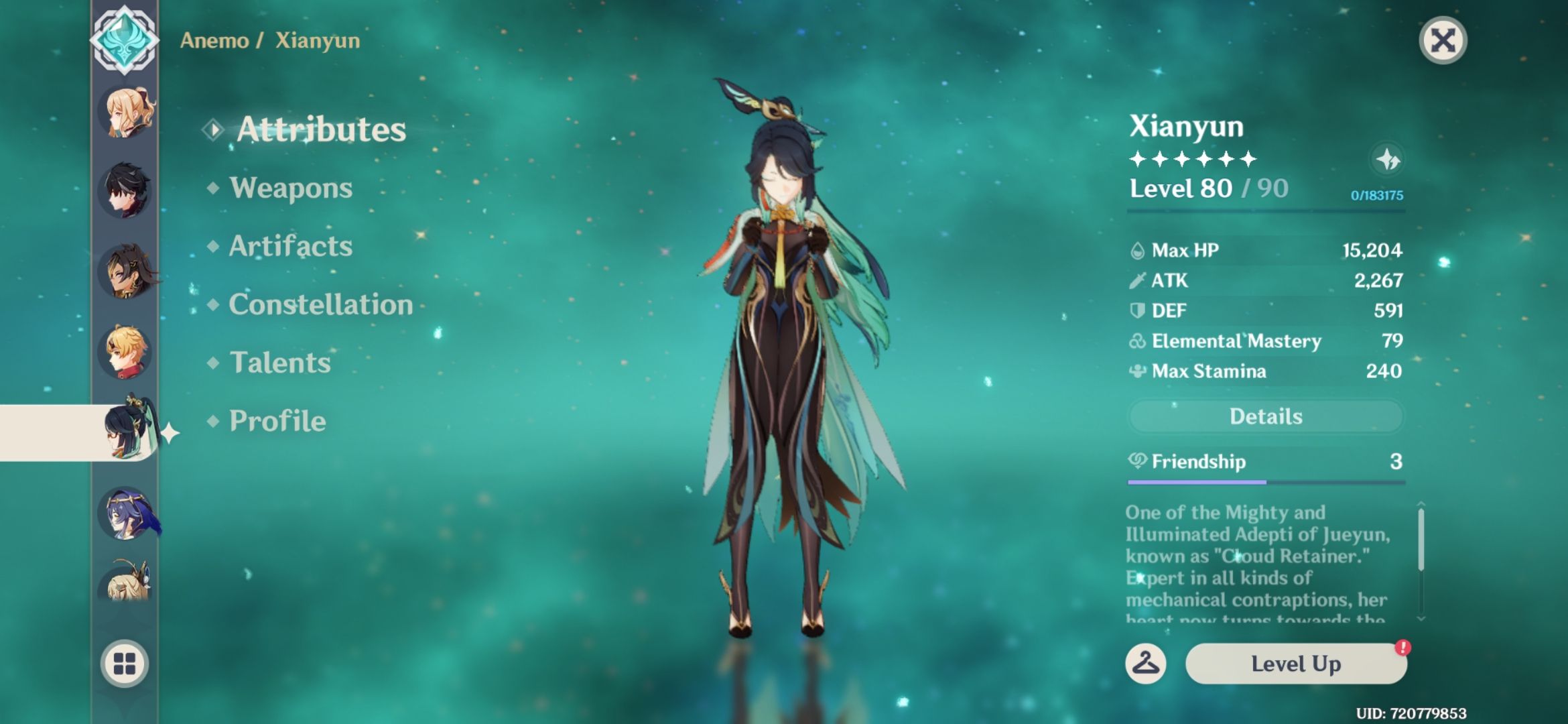The height and width of the screenshot is (724, 1568).
Task: Switch to the Artifacts section
Action: click(x=289, y=247)
